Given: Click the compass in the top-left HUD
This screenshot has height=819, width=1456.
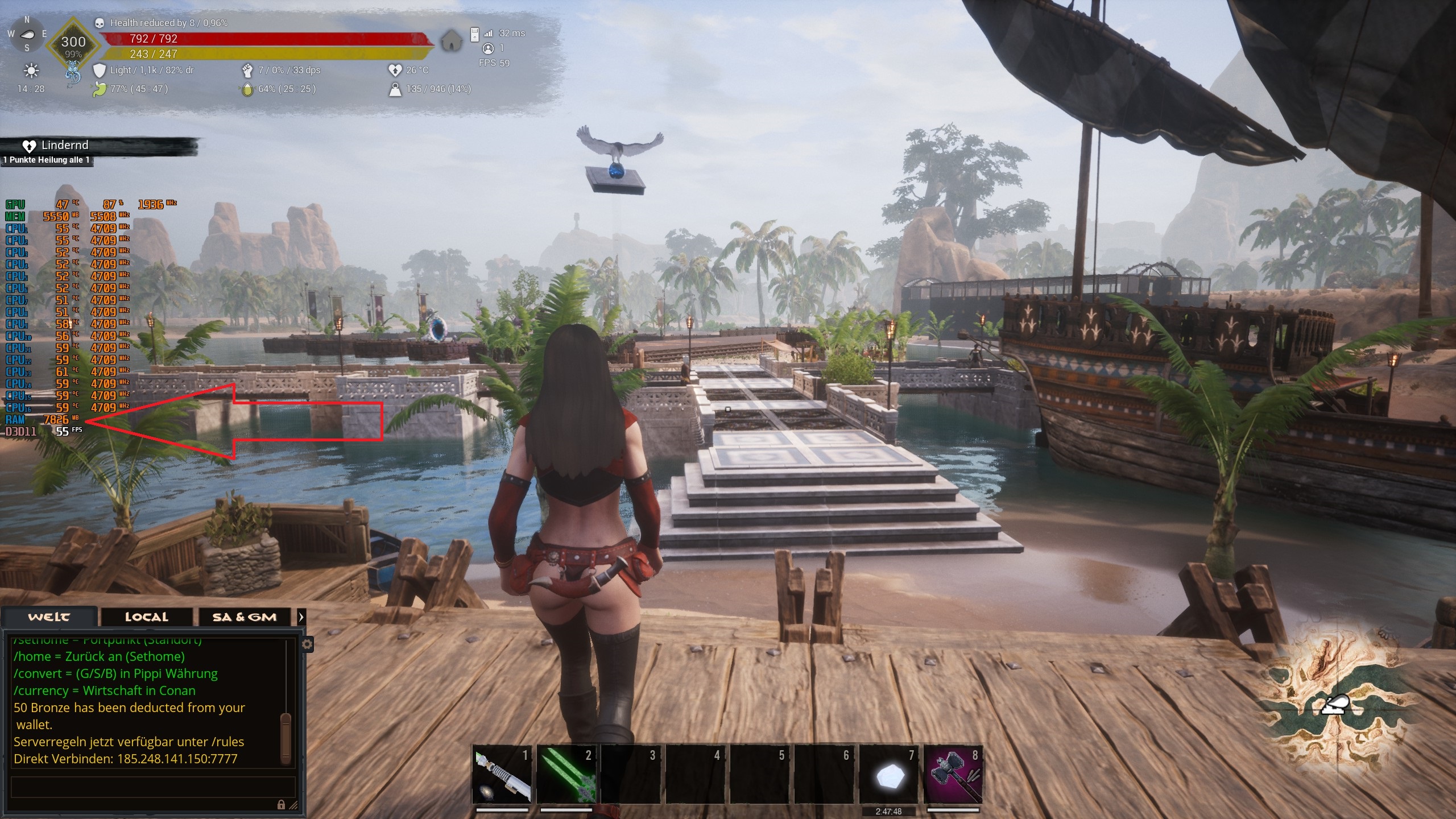Looking at the screenshot, I should (27, 34).
